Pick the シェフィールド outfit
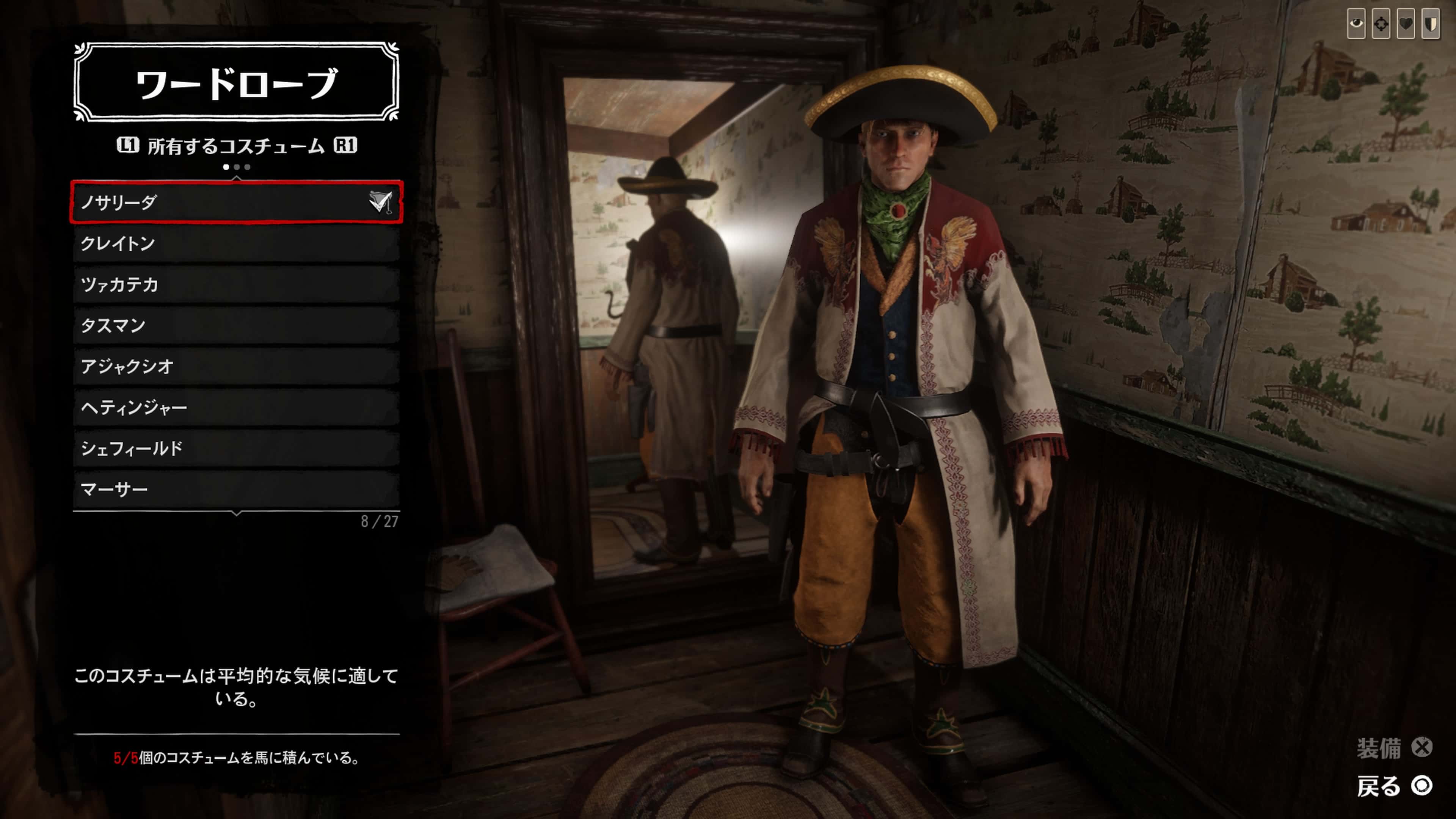 coord(236,448)
